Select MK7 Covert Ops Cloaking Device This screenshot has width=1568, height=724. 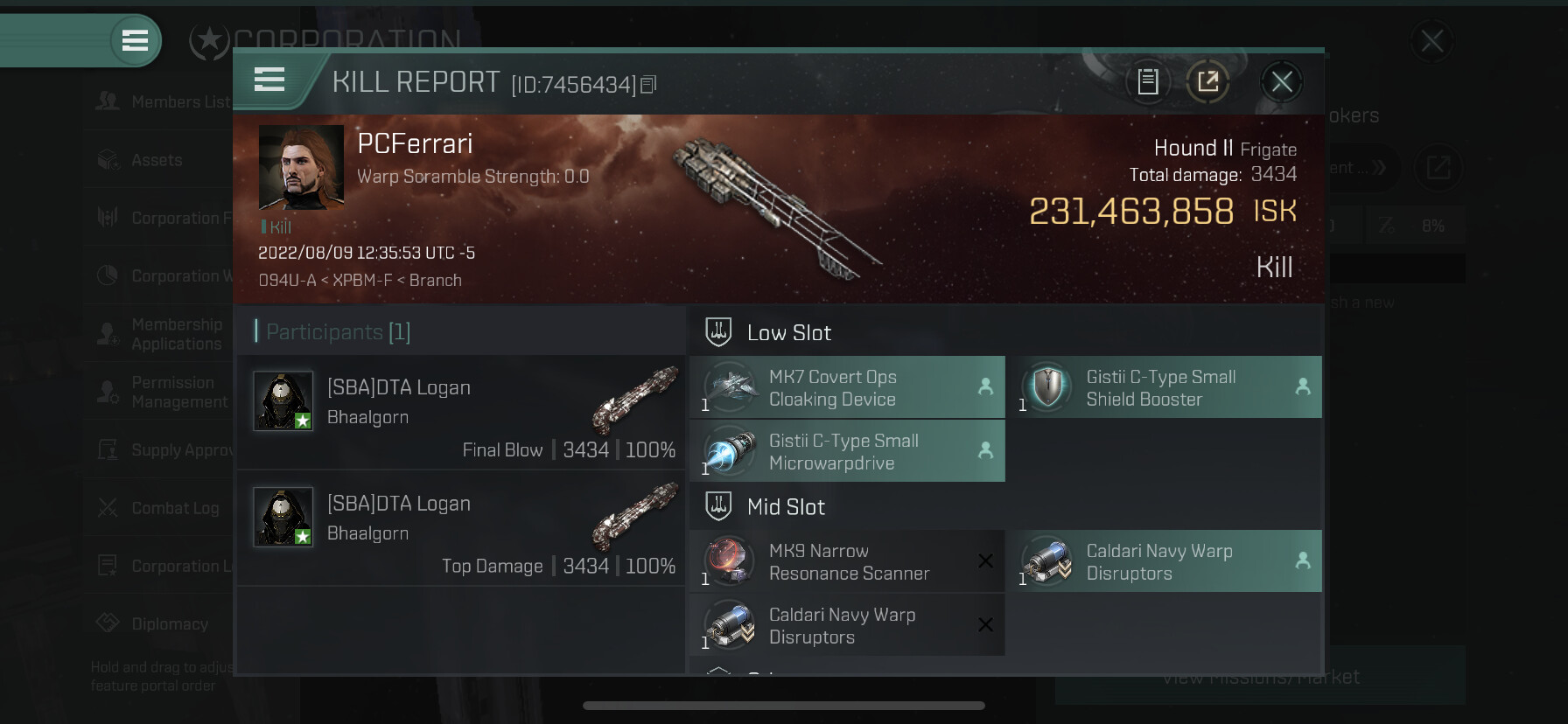click(847, 387)
